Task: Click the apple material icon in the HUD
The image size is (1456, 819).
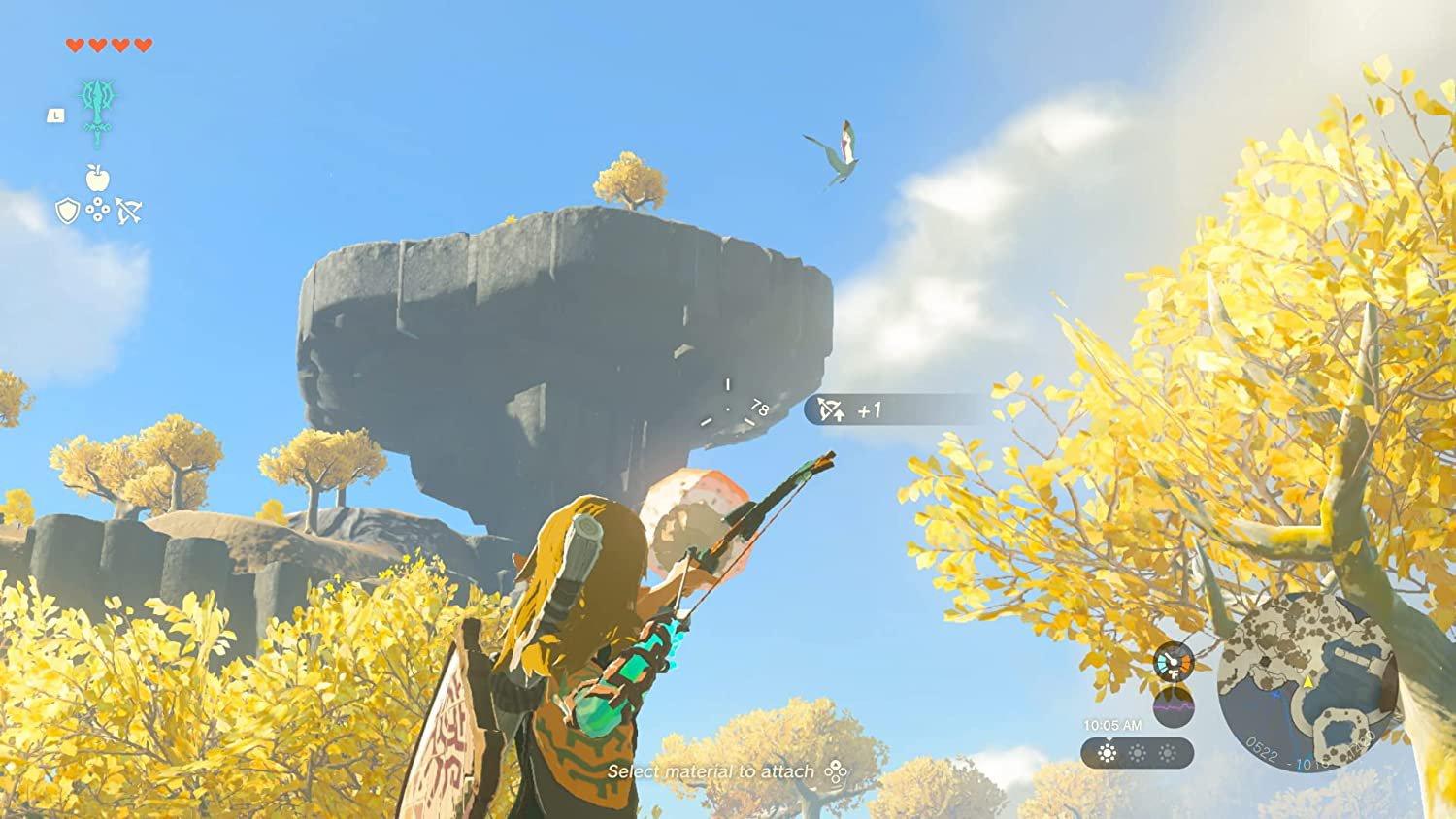Action: tap(95, 177)
